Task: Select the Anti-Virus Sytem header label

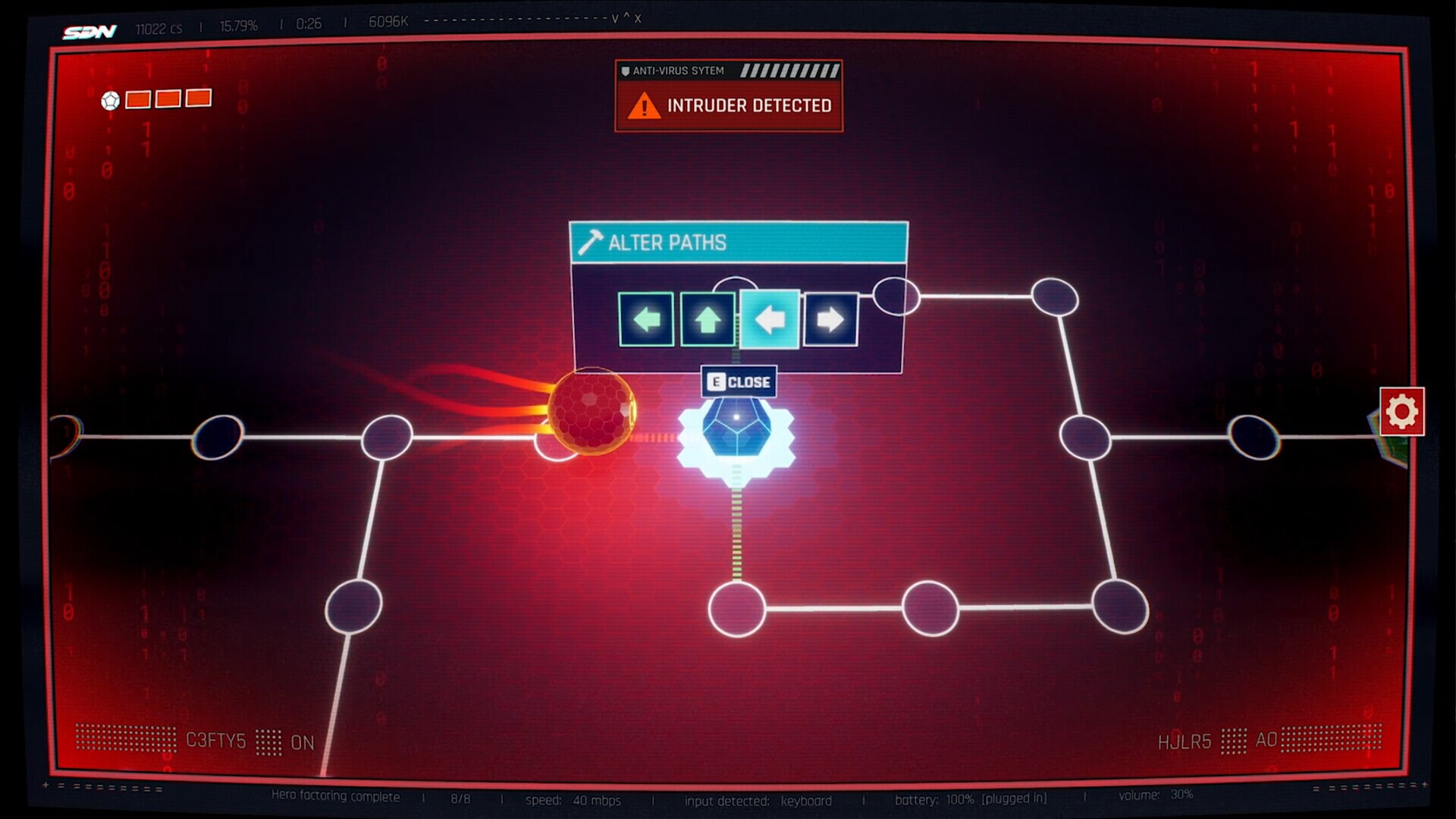Action: (679, 70)
